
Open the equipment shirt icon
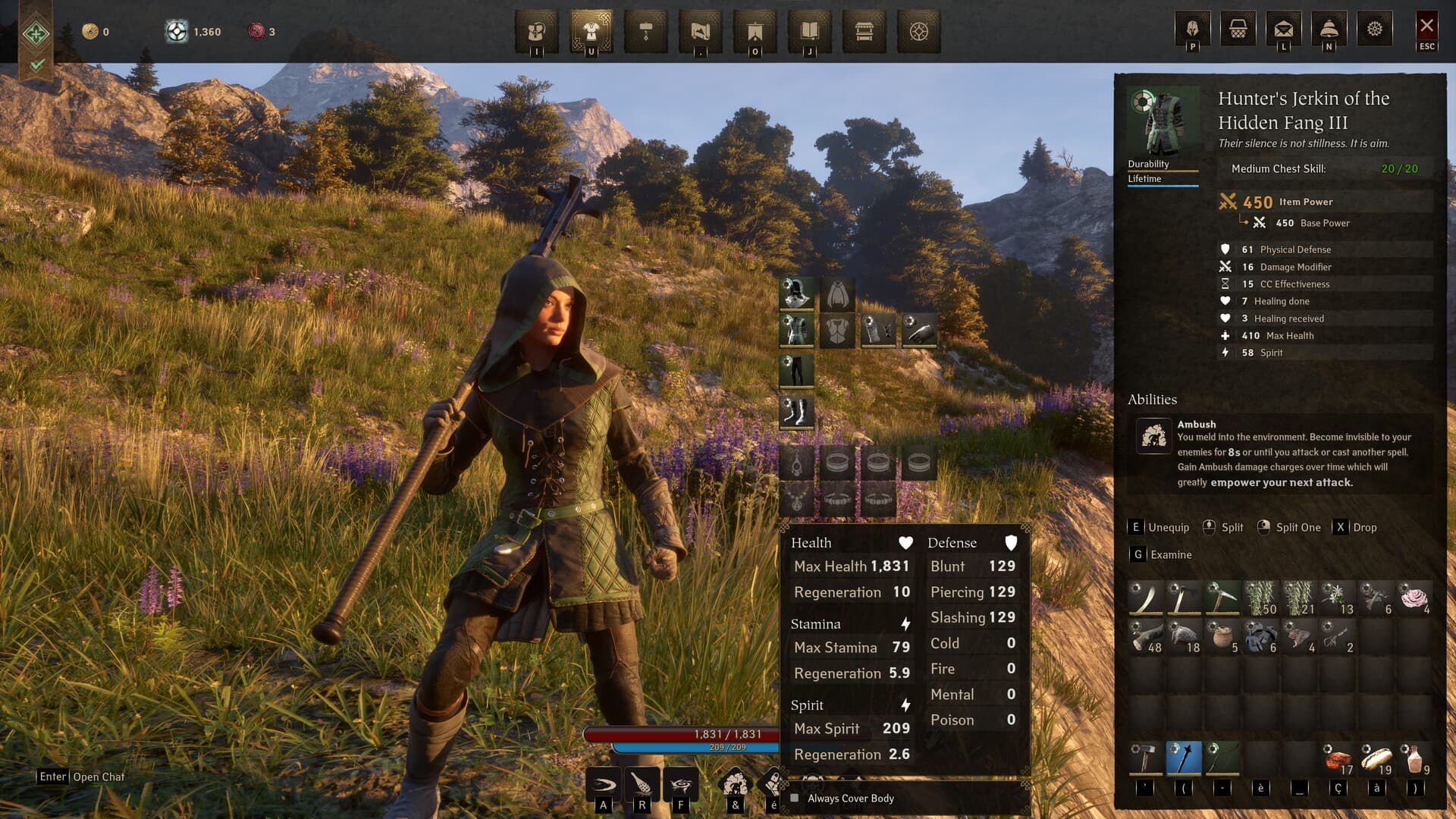pos(591,32)
